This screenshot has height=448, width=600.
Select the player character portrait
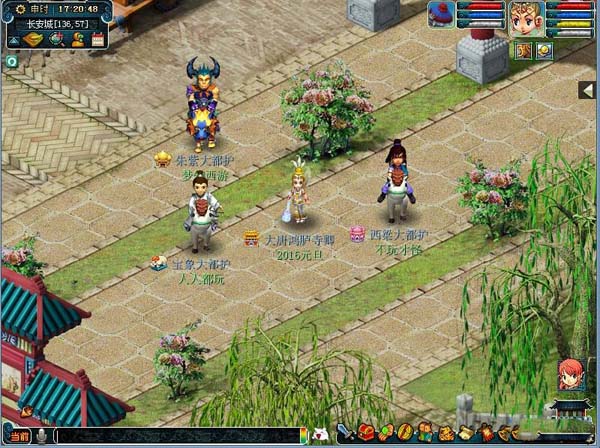[527, 18]
